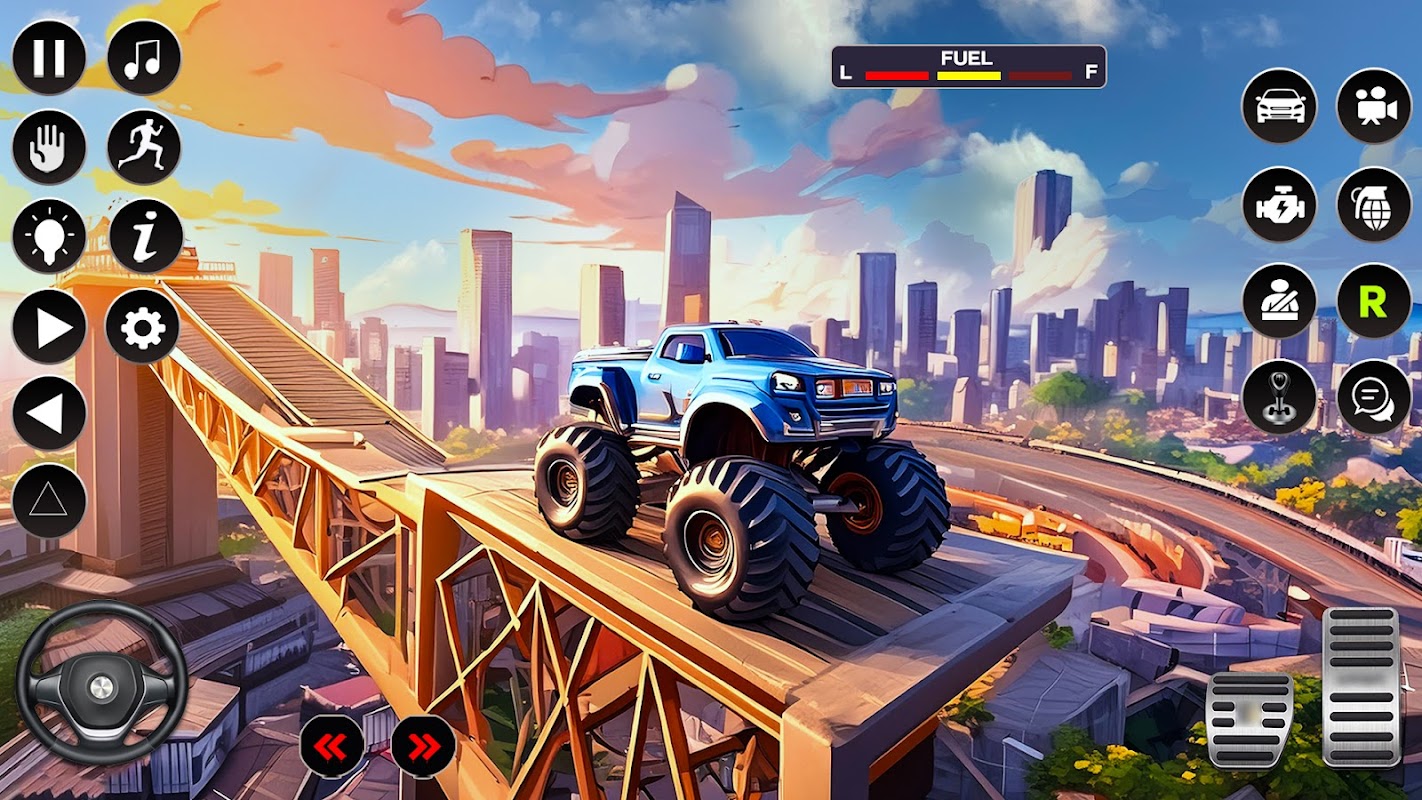Click the green R button

click(x=1374, y=301)
